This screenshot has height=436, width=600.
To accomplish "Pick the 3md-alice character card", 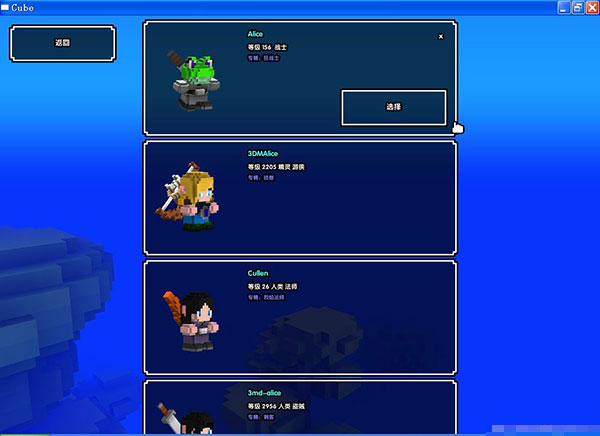I will click(x=300, y=408).
